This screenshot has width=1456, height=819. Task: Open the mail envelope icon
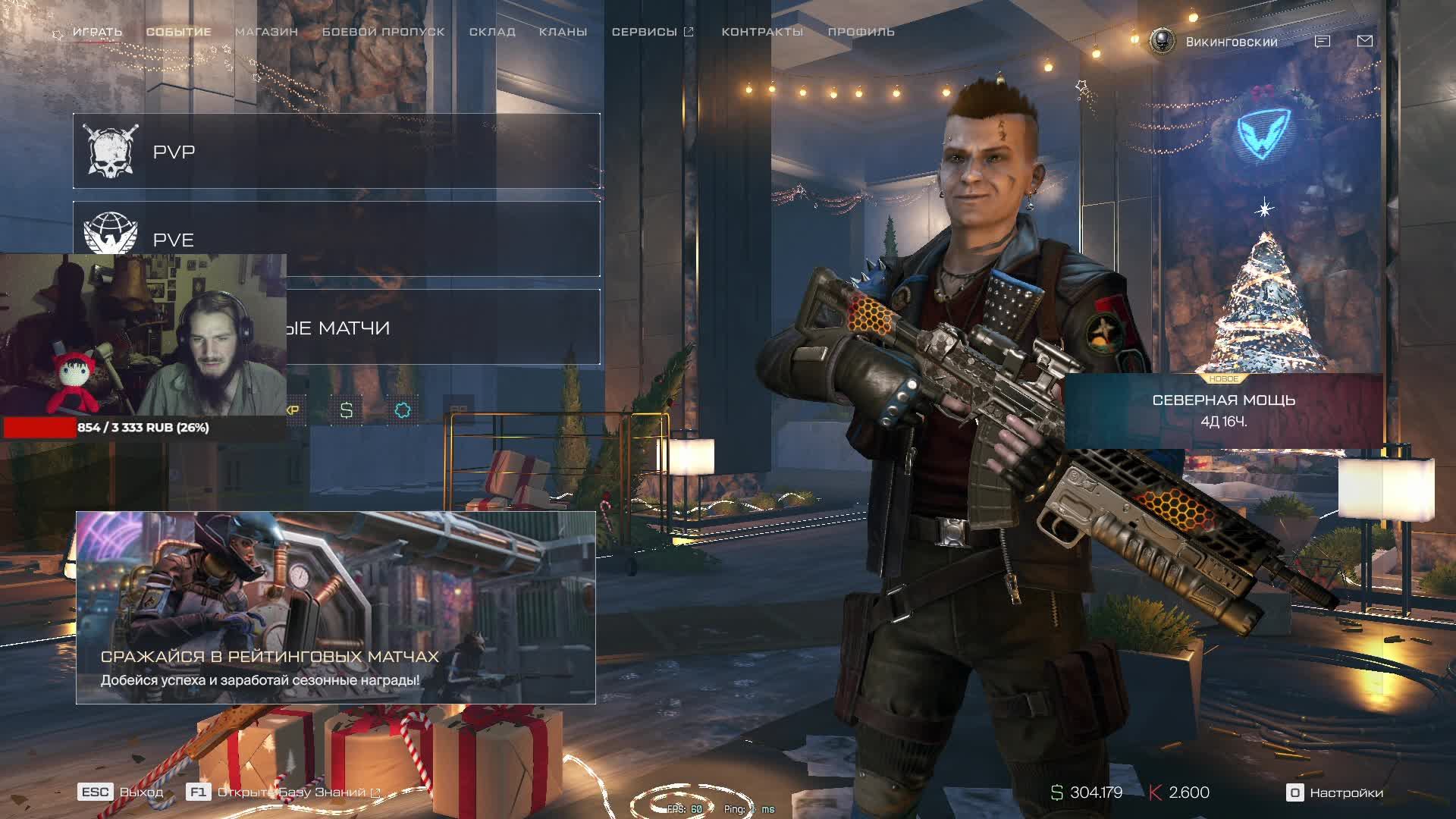point(1364,41)
